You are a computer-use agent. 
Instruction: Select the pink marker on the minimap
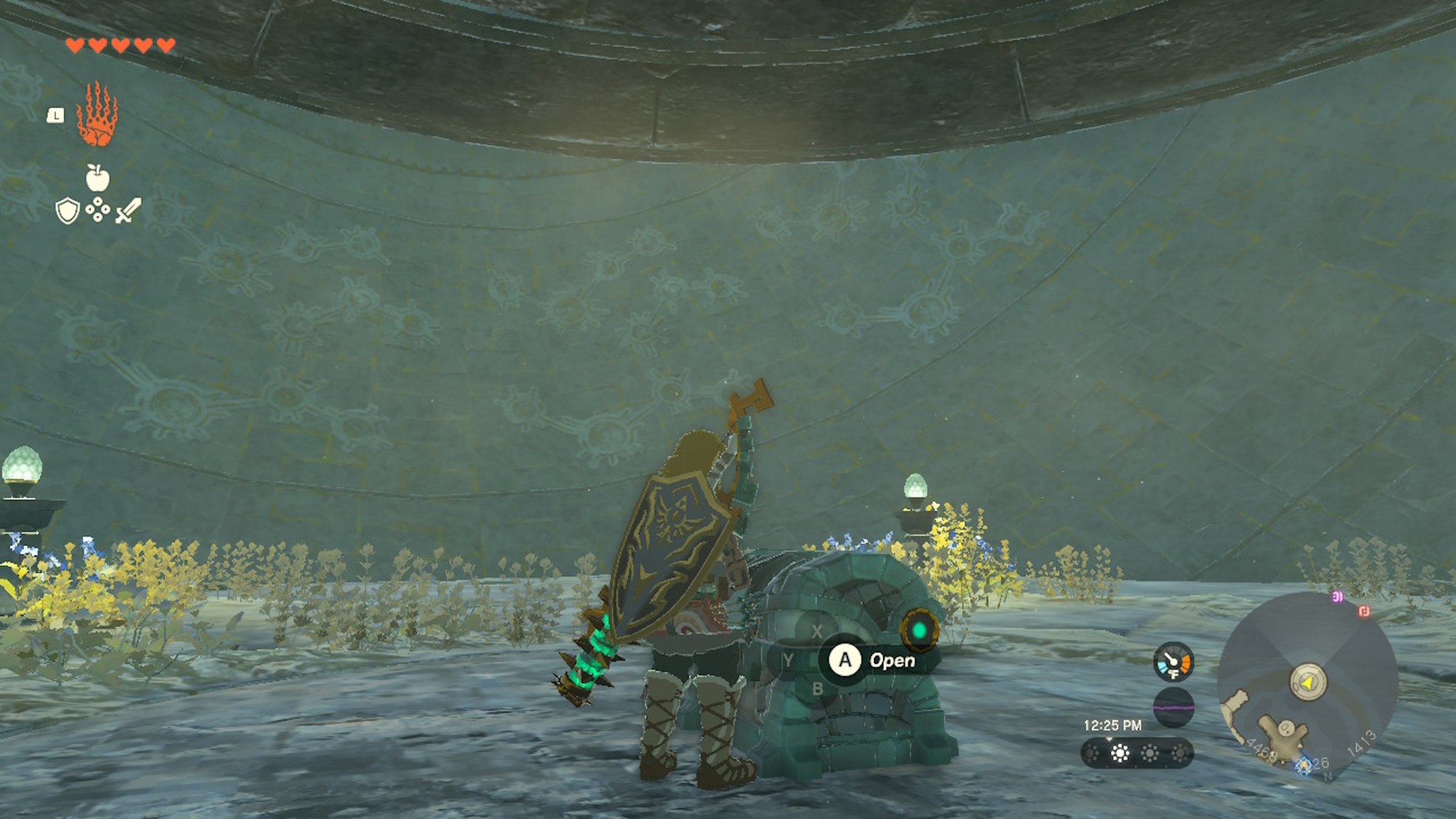pyautogui.click(x=1337, y=598)
